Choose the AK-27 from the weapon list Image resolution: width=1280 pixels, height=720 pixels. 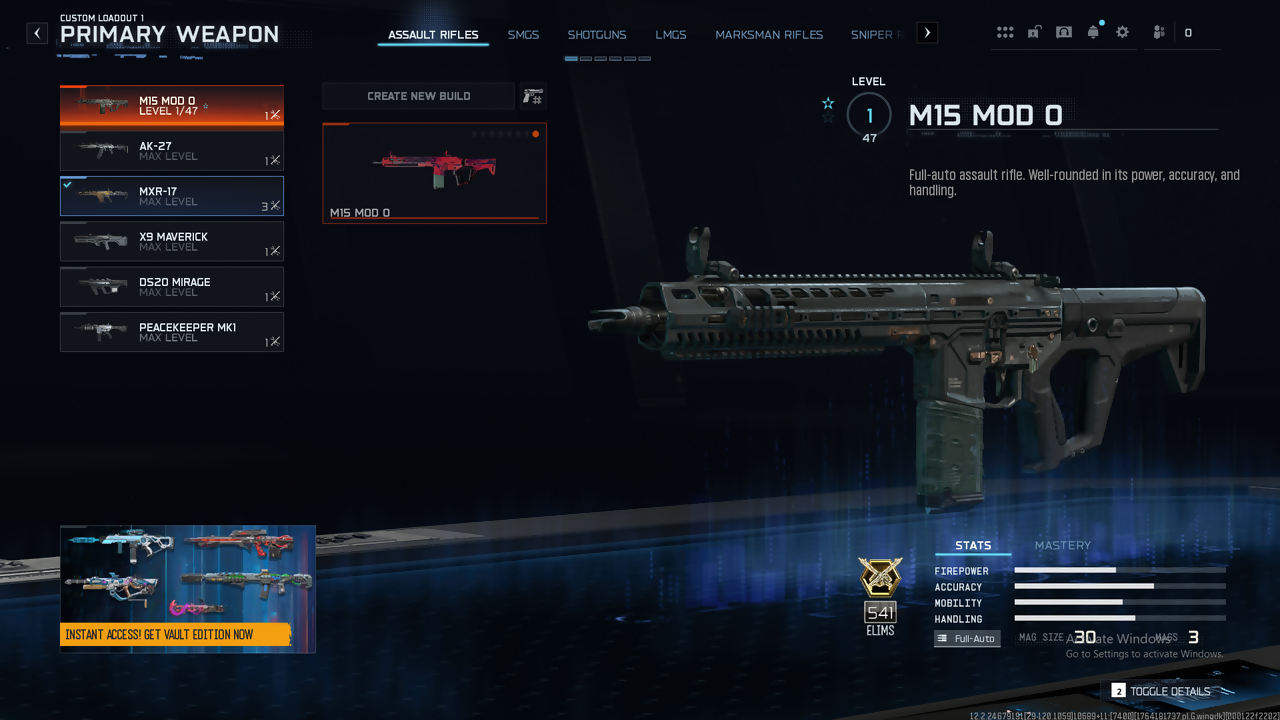(172, 151)
